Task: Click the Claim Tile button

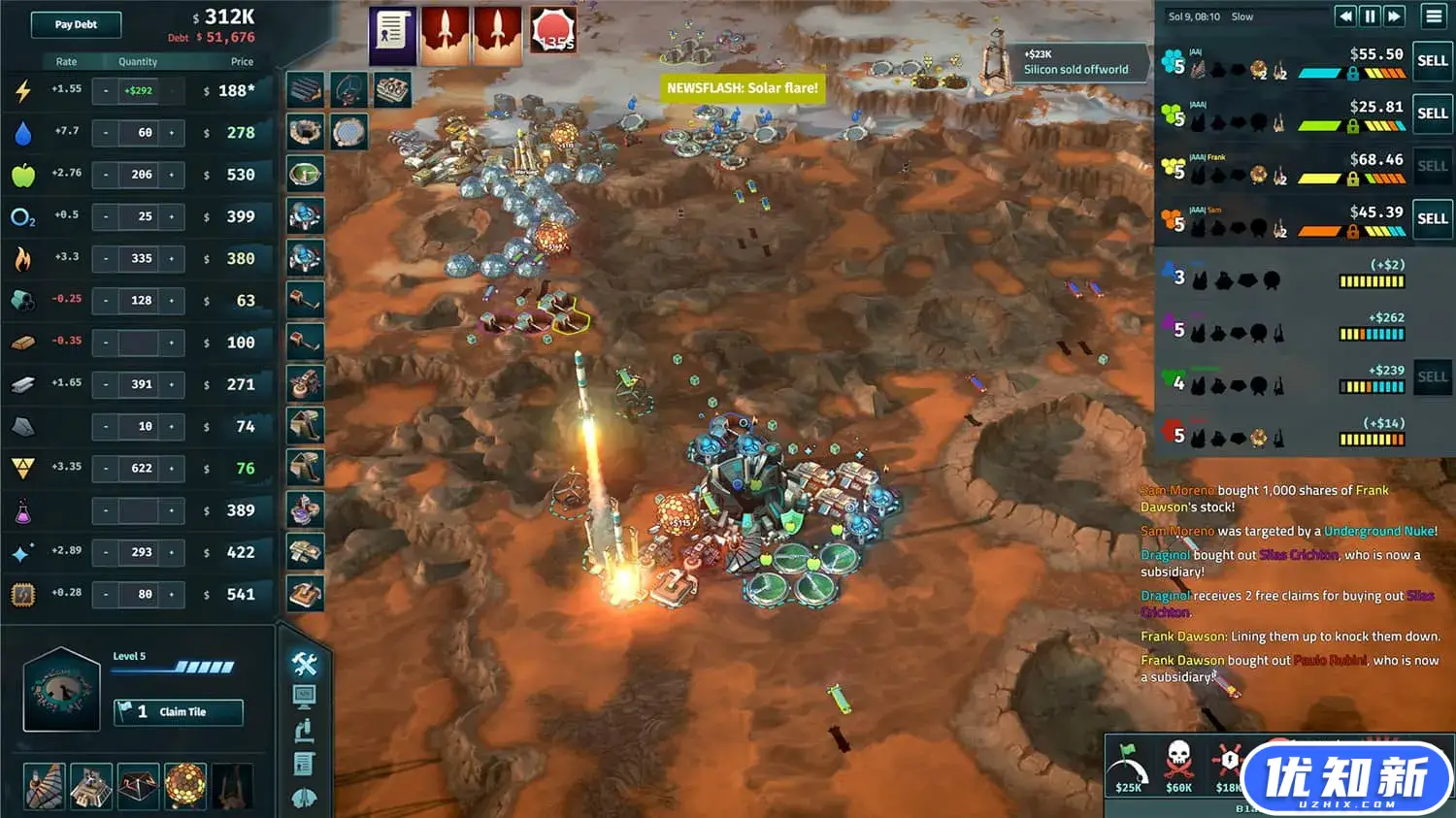Action: pos(179,712)
